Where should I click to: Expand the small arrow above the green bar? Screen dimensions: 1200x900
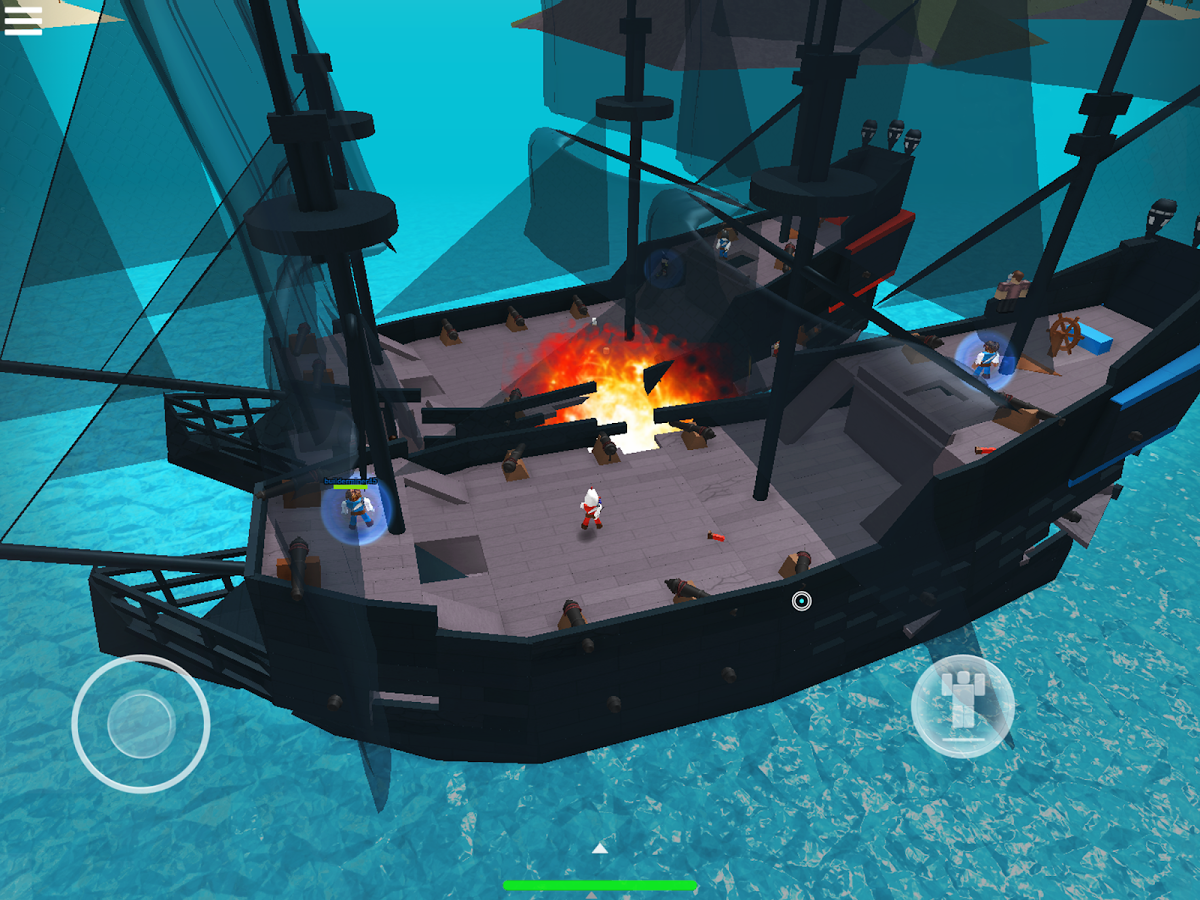pyautogui.click(x=599, y=849)
